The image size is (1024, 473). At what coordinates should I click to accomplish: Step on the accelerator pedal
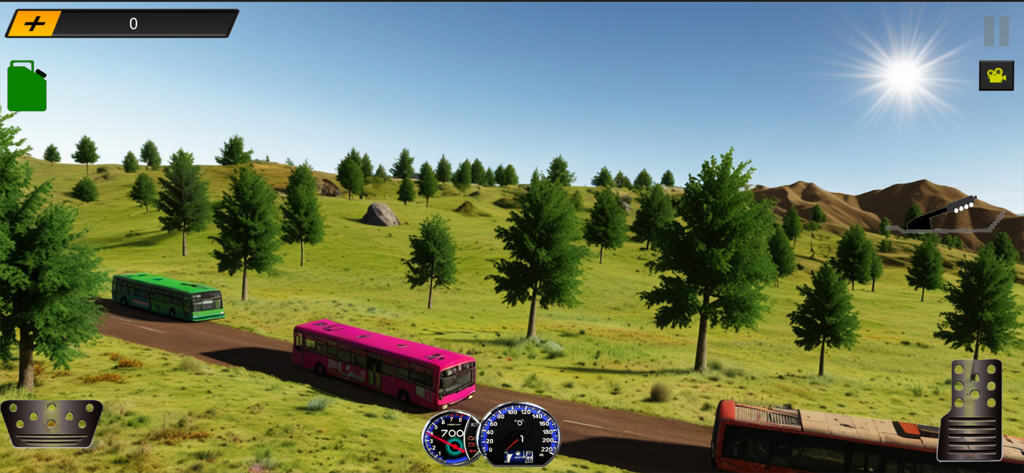coord(970,409)
